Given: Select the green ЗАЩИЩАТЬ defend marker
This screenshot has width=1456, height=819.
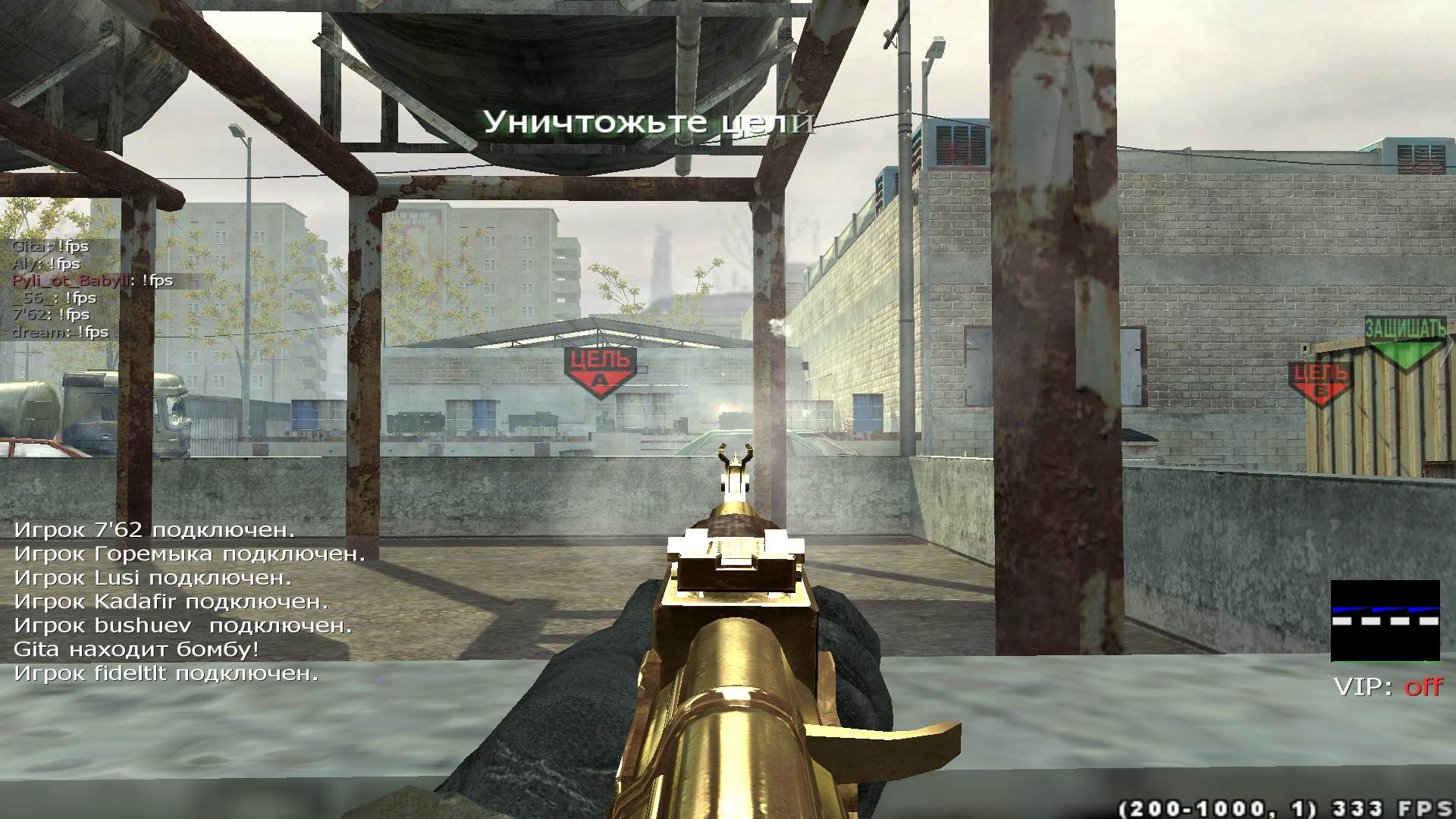Looking at the screenshot, I should tap(1405, 343).
